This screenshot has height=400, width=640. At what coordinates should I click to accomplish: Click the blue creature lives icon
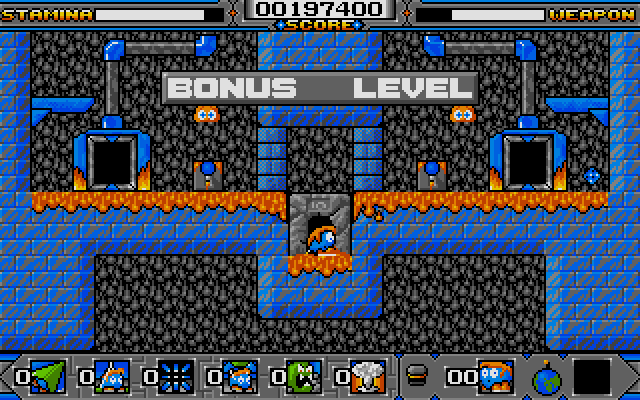coord(496,376)
